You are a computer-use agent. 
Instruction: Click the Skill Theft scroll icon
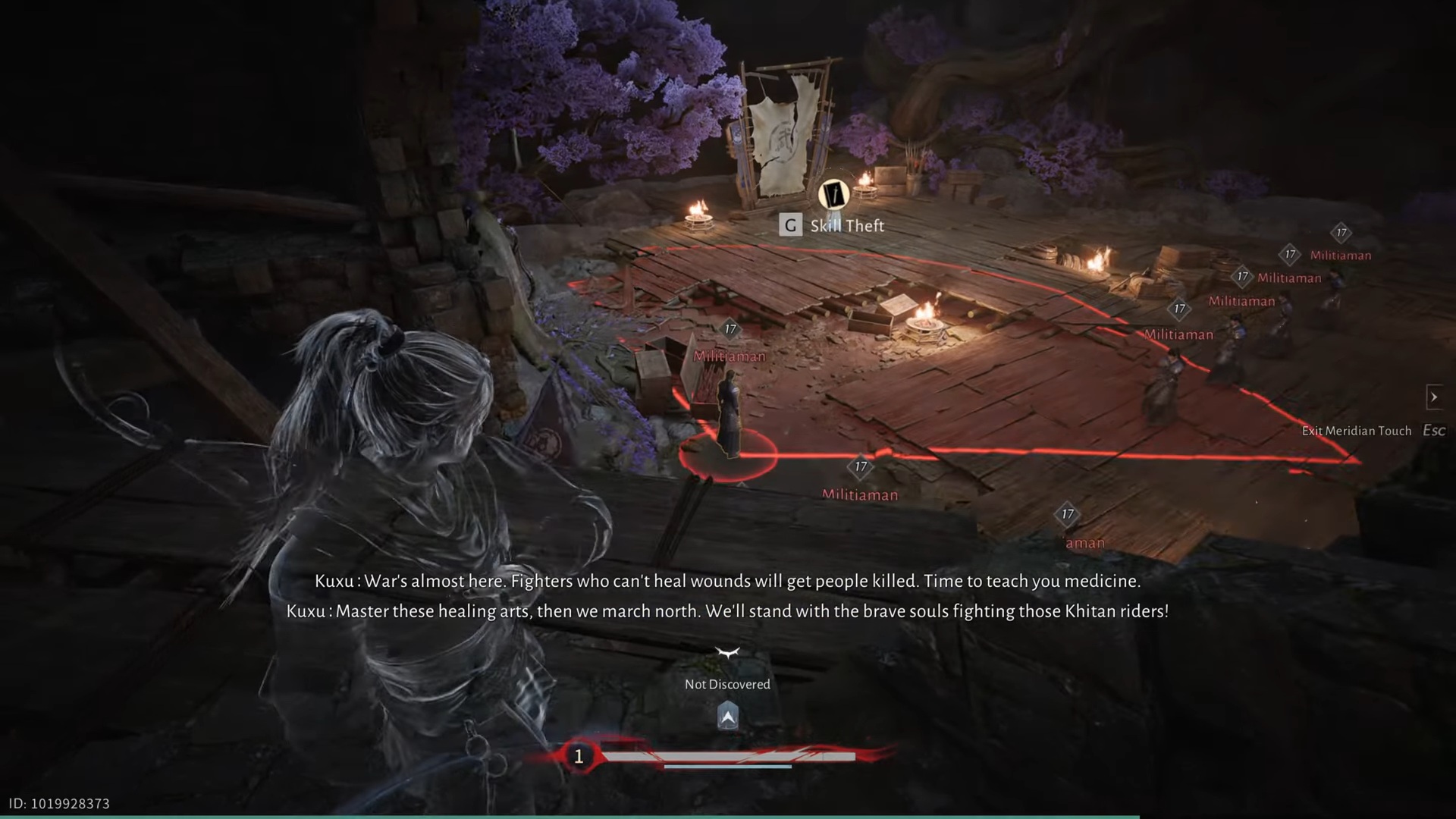(x=833, y=195)
